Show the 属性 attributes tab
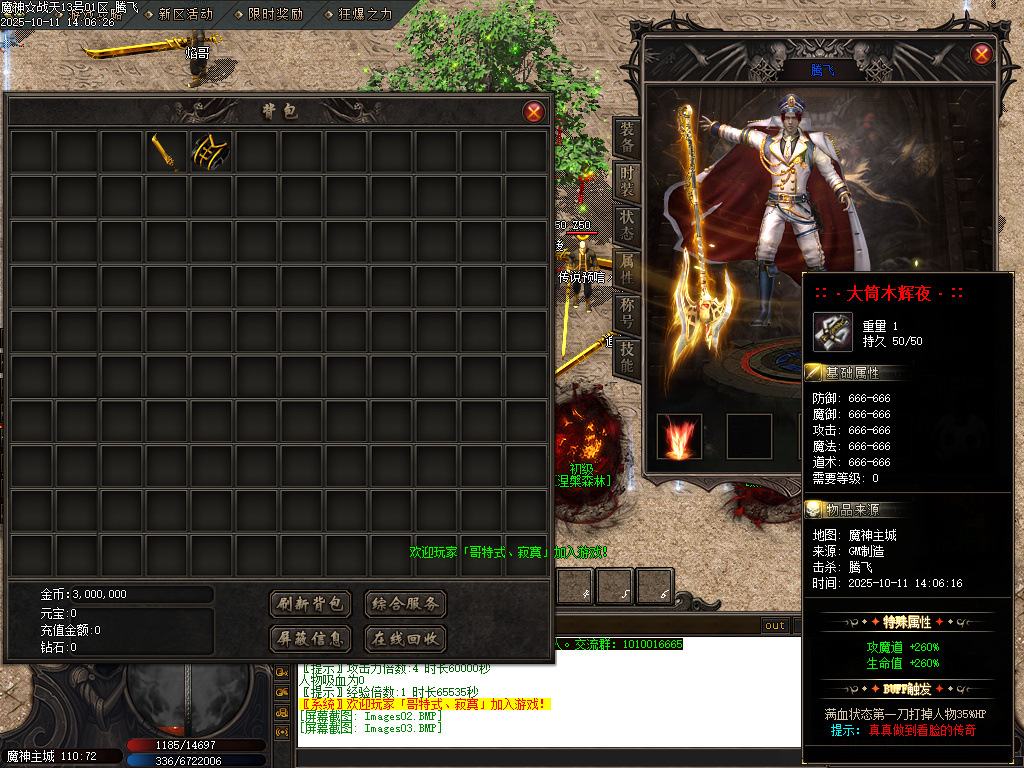Screen dimensions: 1024x768 (x=626, y=268)
